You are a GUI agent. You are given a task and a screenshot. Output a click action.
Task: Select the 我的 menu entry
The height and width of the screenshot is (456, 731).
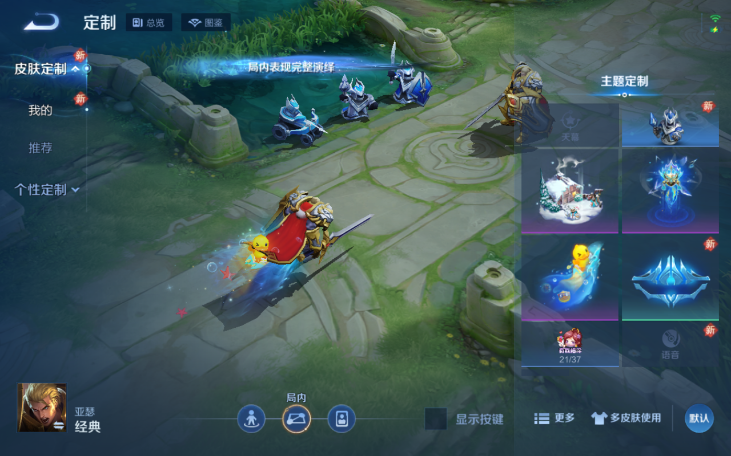(40, 110)
